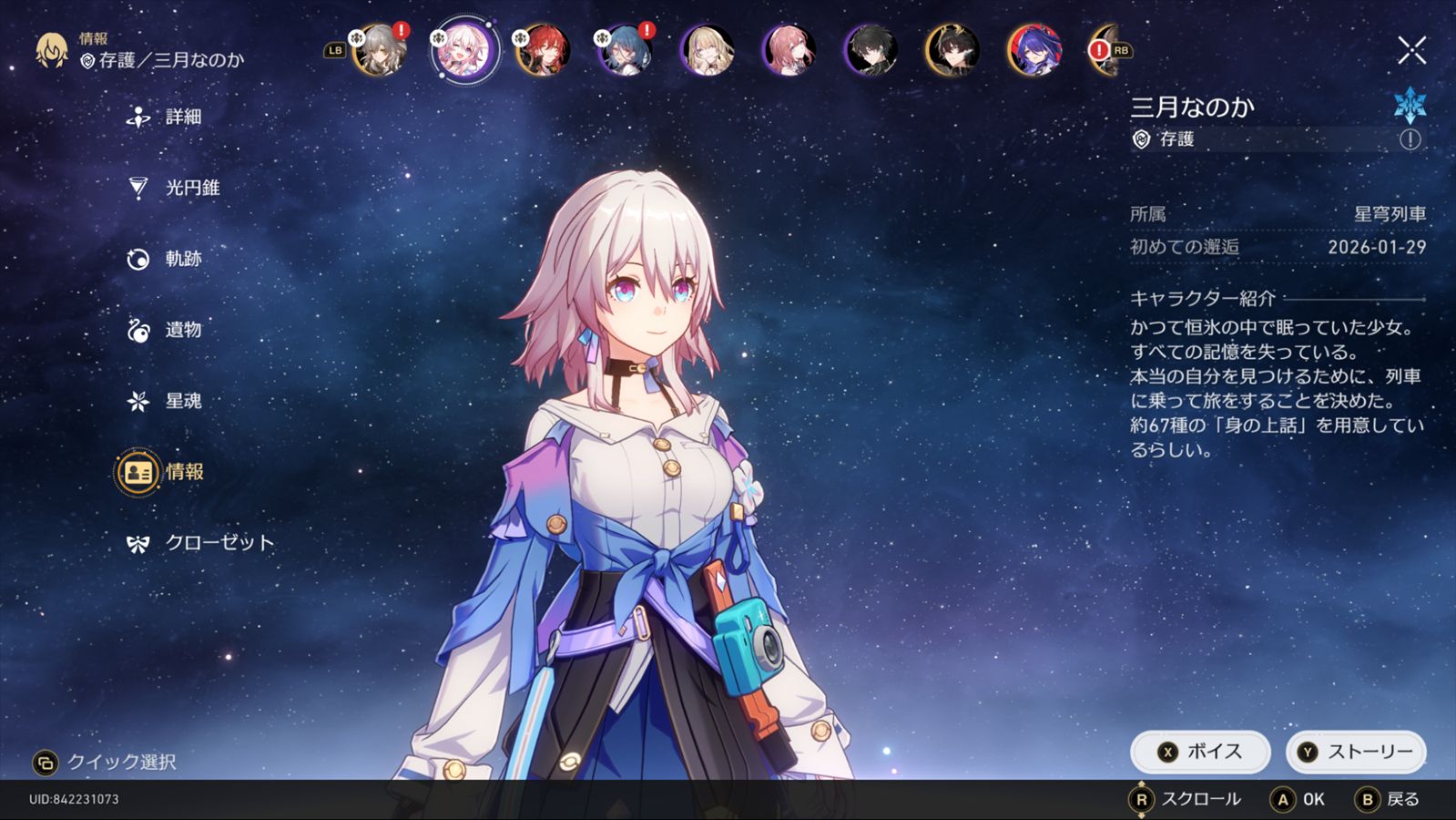Open the 詳細 details page

click(165, 117)
